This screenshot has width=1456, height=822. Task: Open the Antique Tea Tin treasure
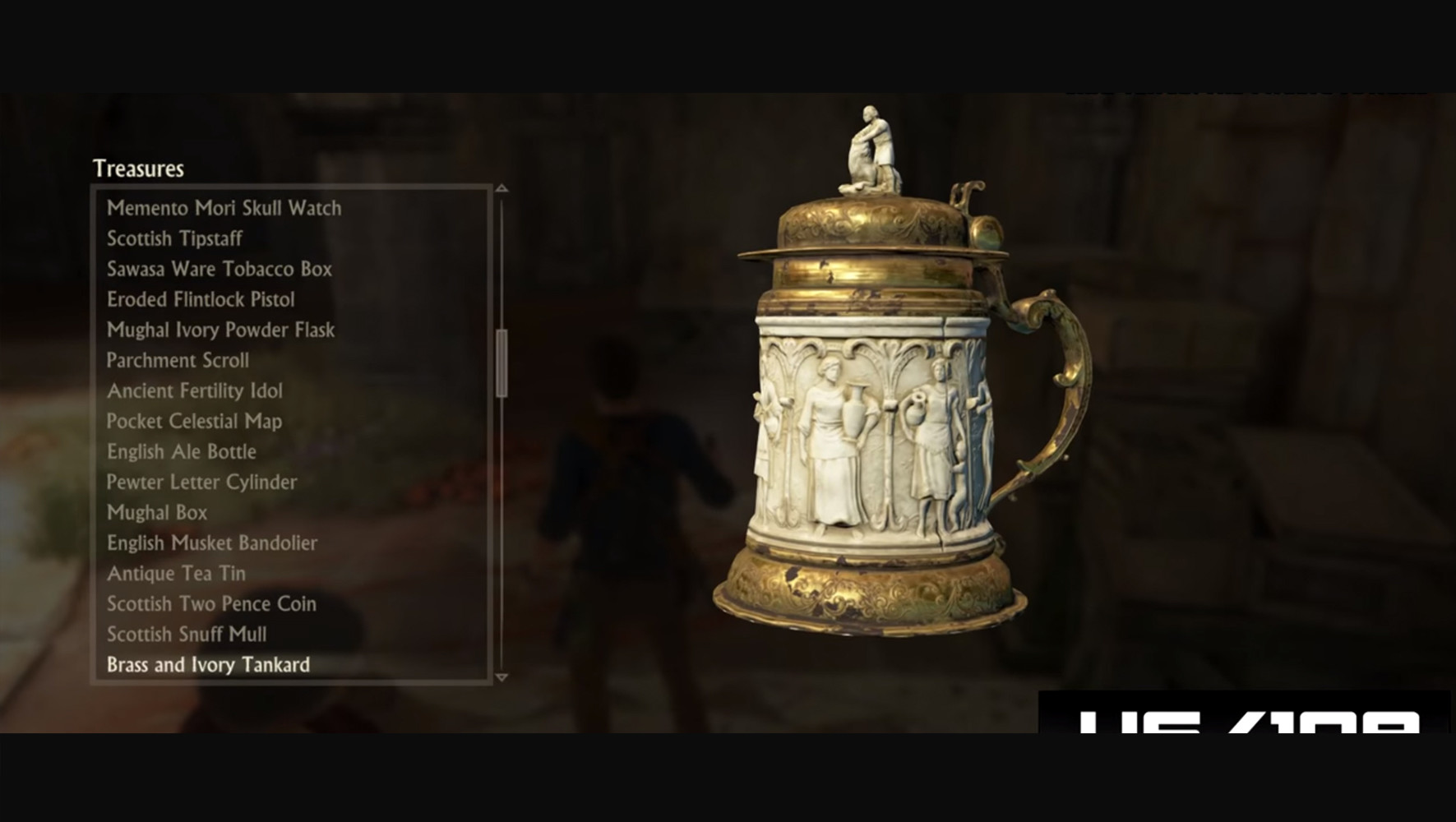(176, 573)
